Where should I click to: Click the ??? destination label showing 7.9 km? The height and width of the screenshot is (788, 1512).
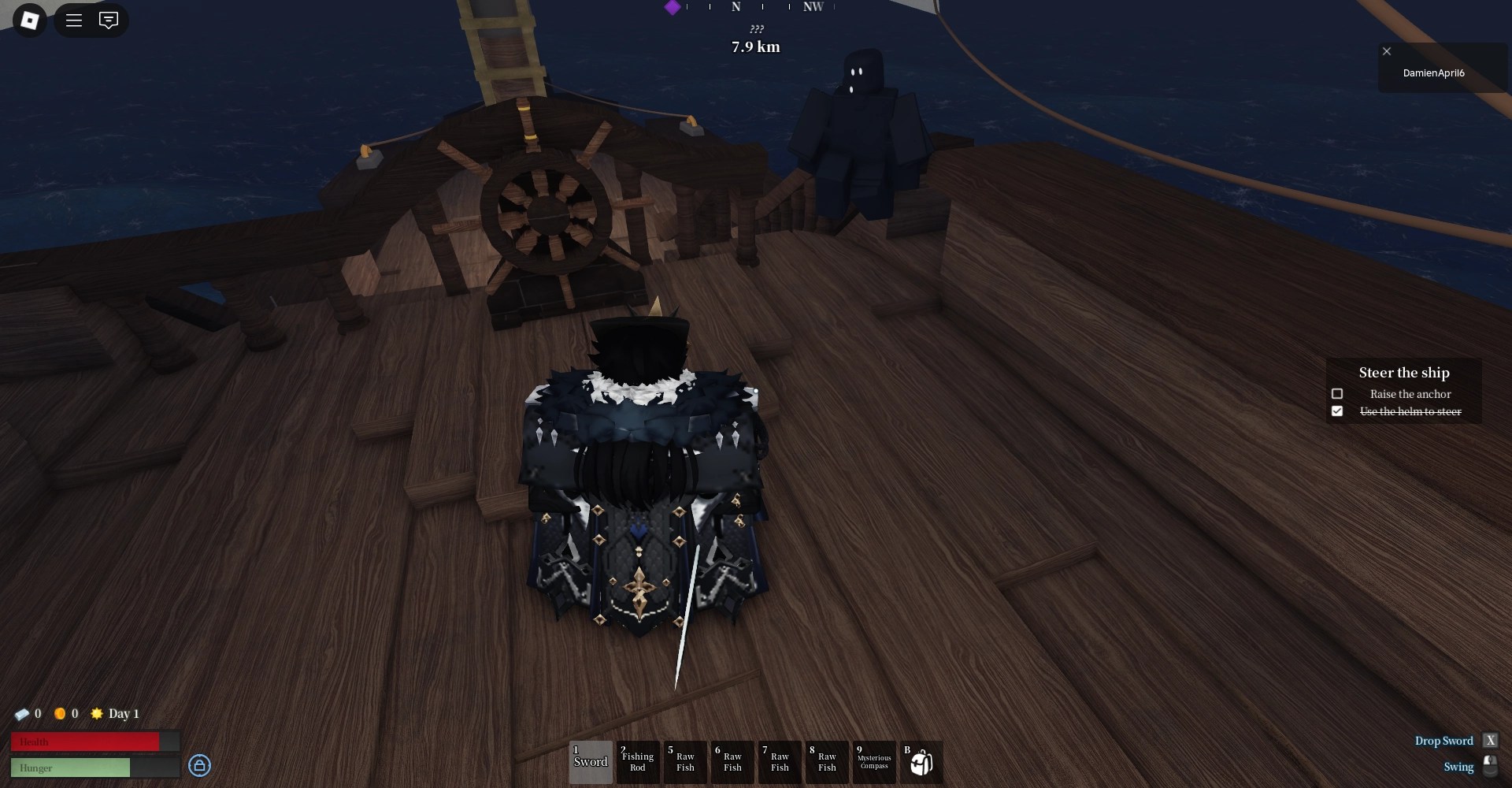[754, 36]
